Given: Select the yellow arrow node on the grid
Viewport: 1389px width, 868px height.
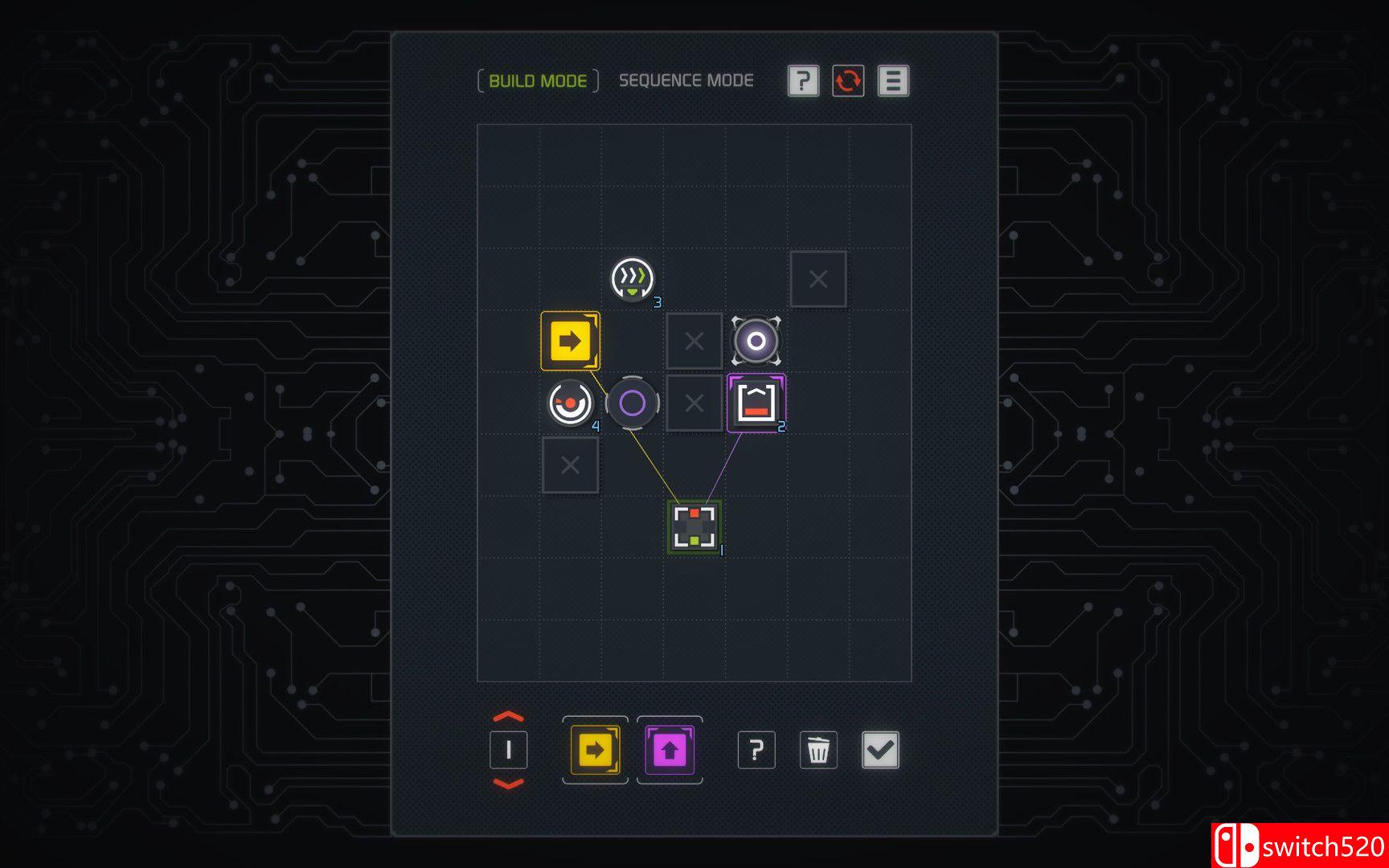Looking at the screenshot, I should [571, 341].
